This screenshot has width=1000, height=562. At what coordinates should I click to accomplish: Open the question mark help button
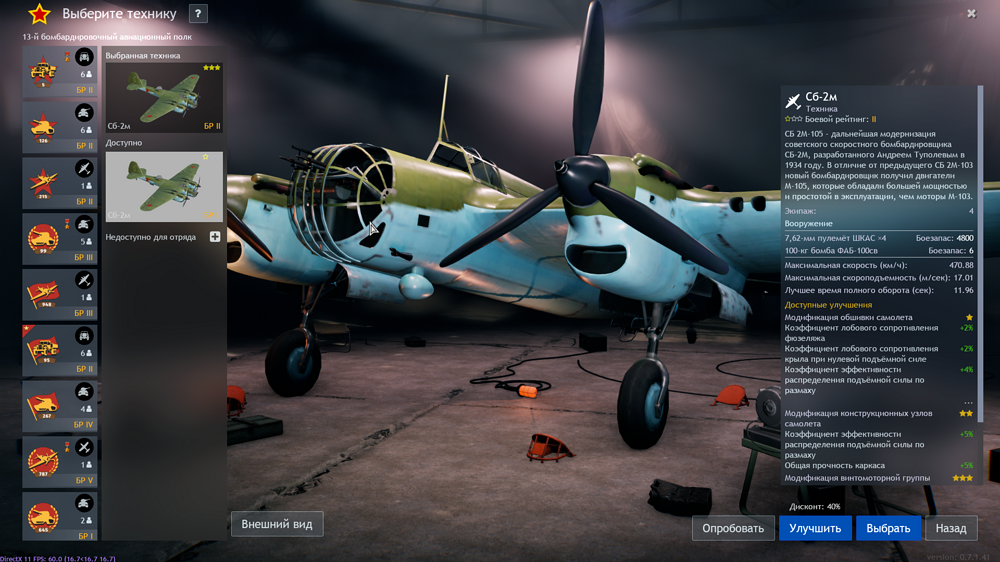click(x=198, y=14)
